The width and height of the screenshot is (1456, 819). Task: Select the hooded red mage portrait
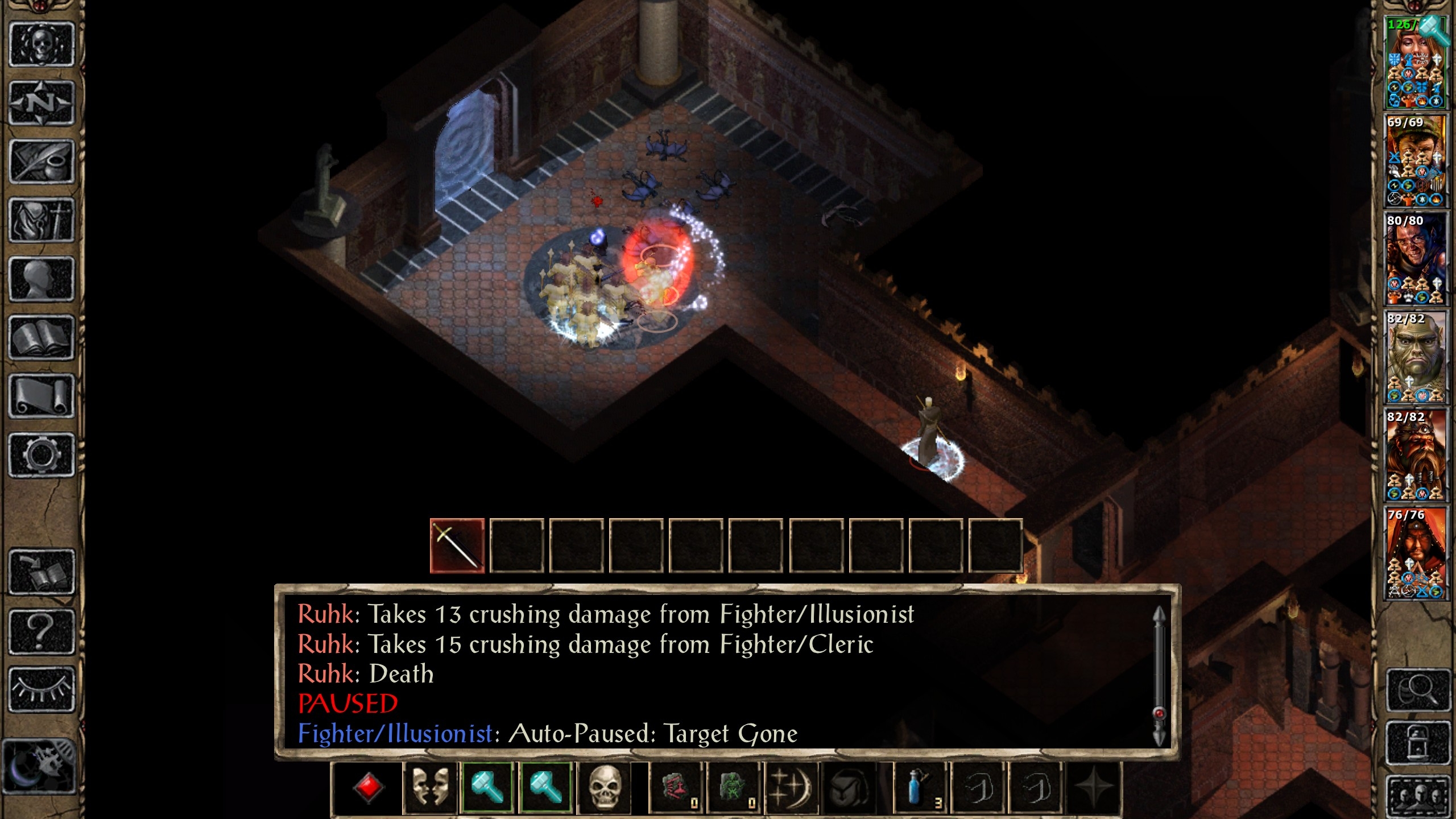tap(1416, 553)
